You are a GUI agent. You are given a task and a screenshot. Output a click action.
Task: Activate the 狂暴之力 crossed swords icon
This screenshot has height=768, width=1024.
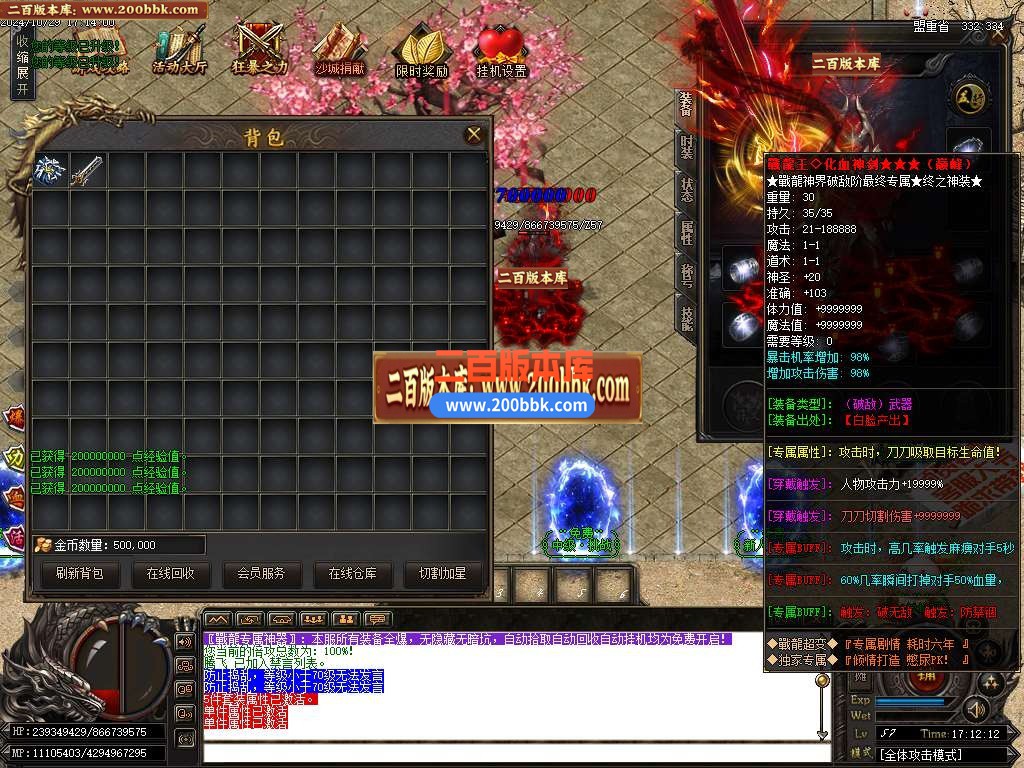[x=260, y=50]
